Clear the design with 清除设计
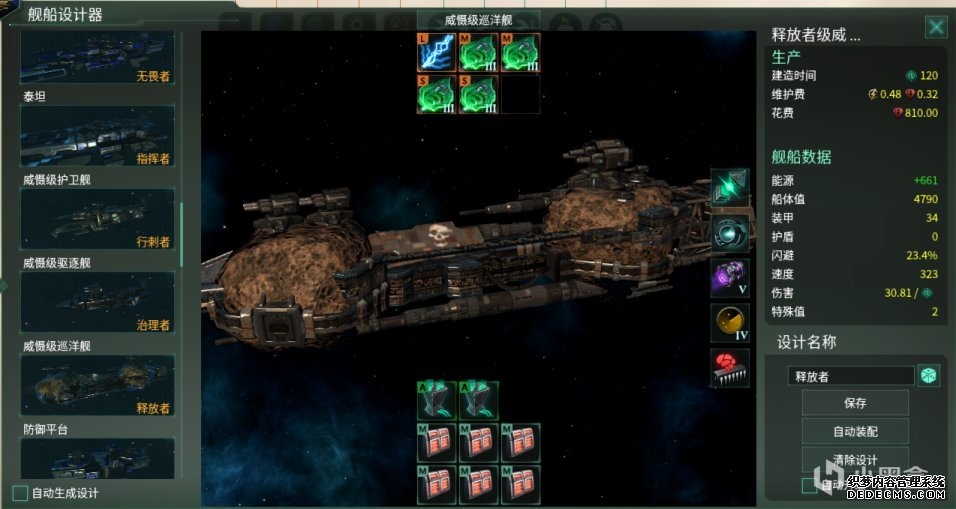Screen dimensions: 956x509 click(x=855, y=460)
